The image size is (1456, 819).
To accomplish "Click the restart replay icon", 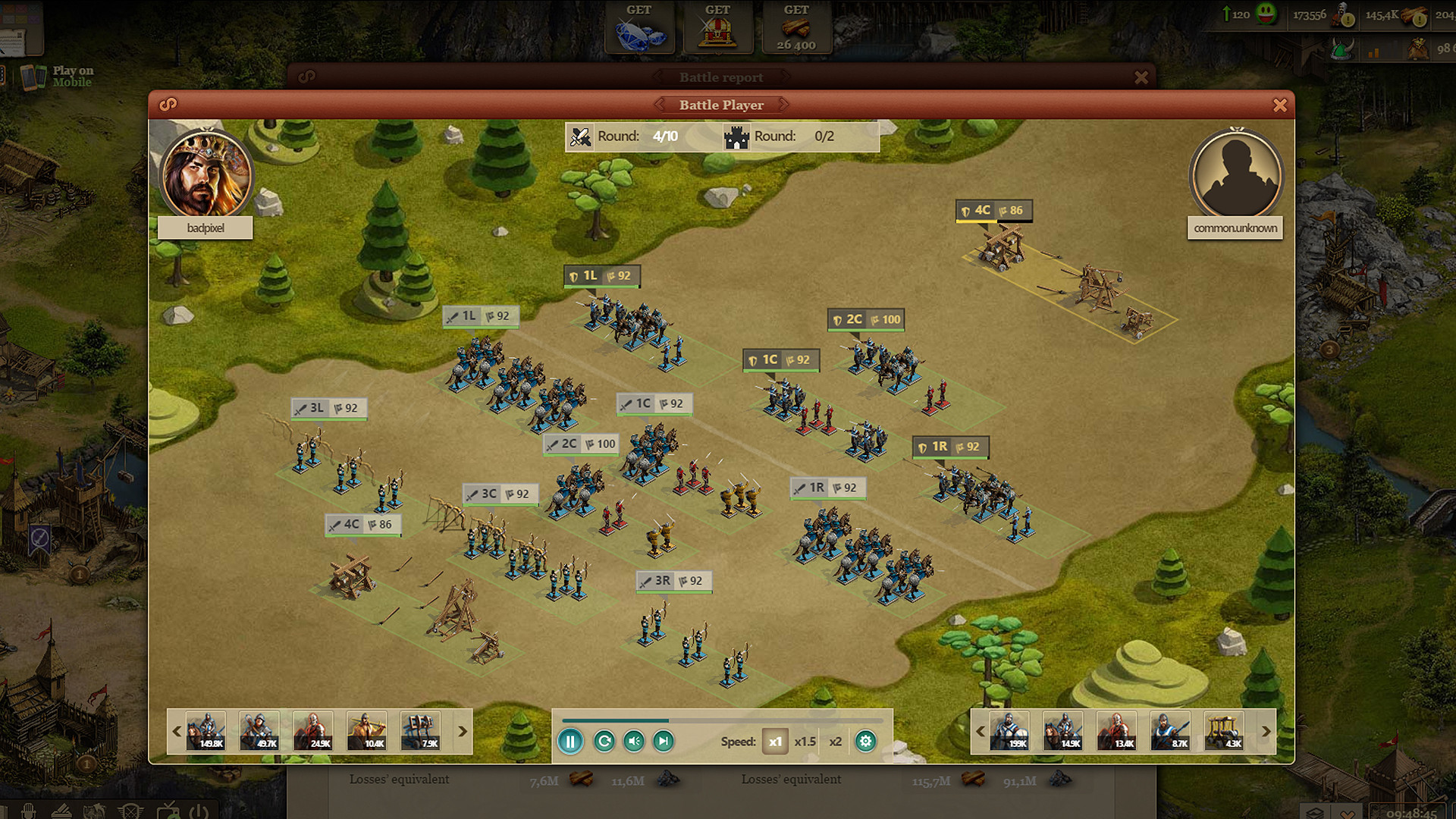I will coord(603,741).
